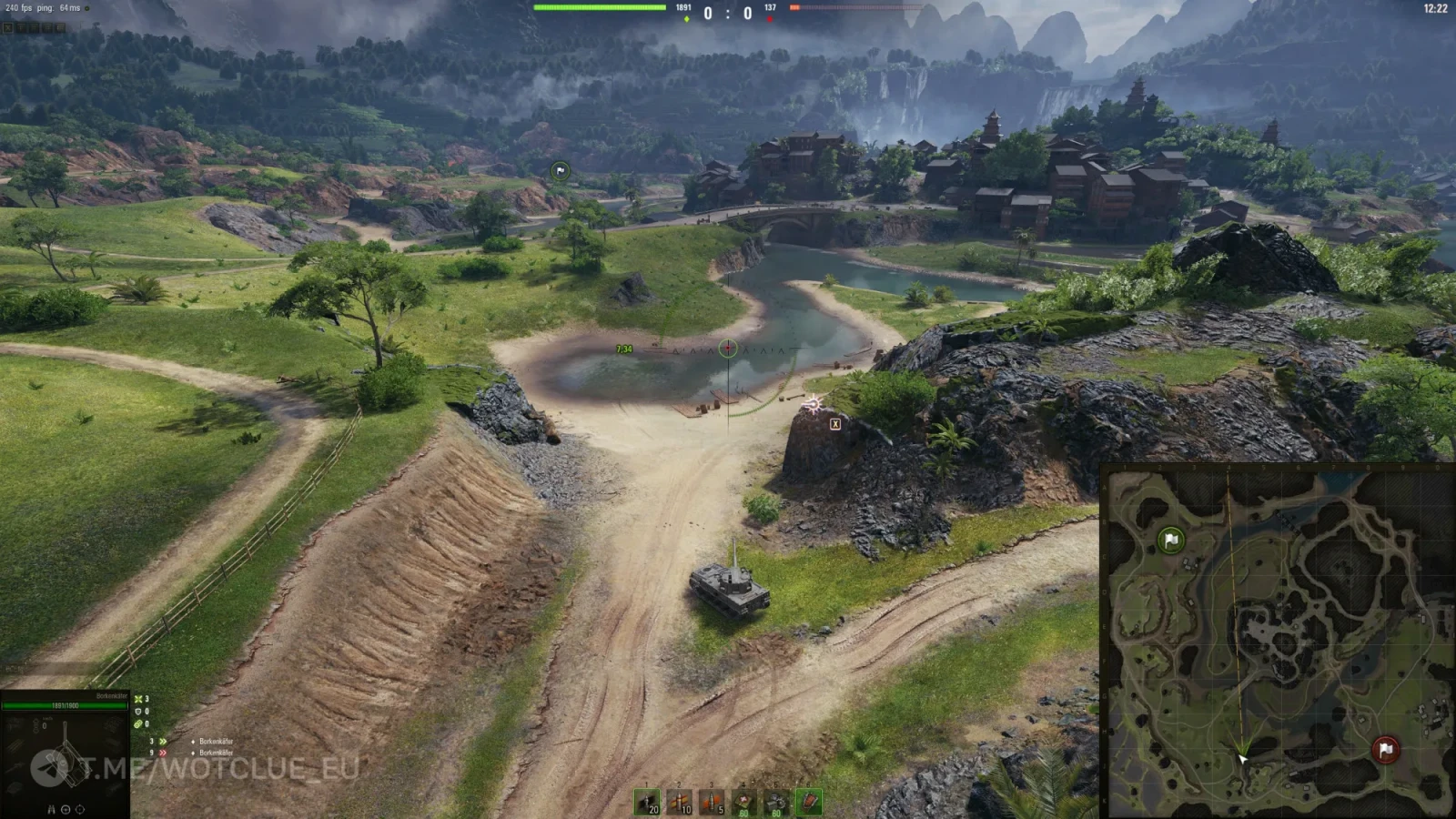
Task: Click the allied base flag marker near the horizon
Action: point(561,171)
